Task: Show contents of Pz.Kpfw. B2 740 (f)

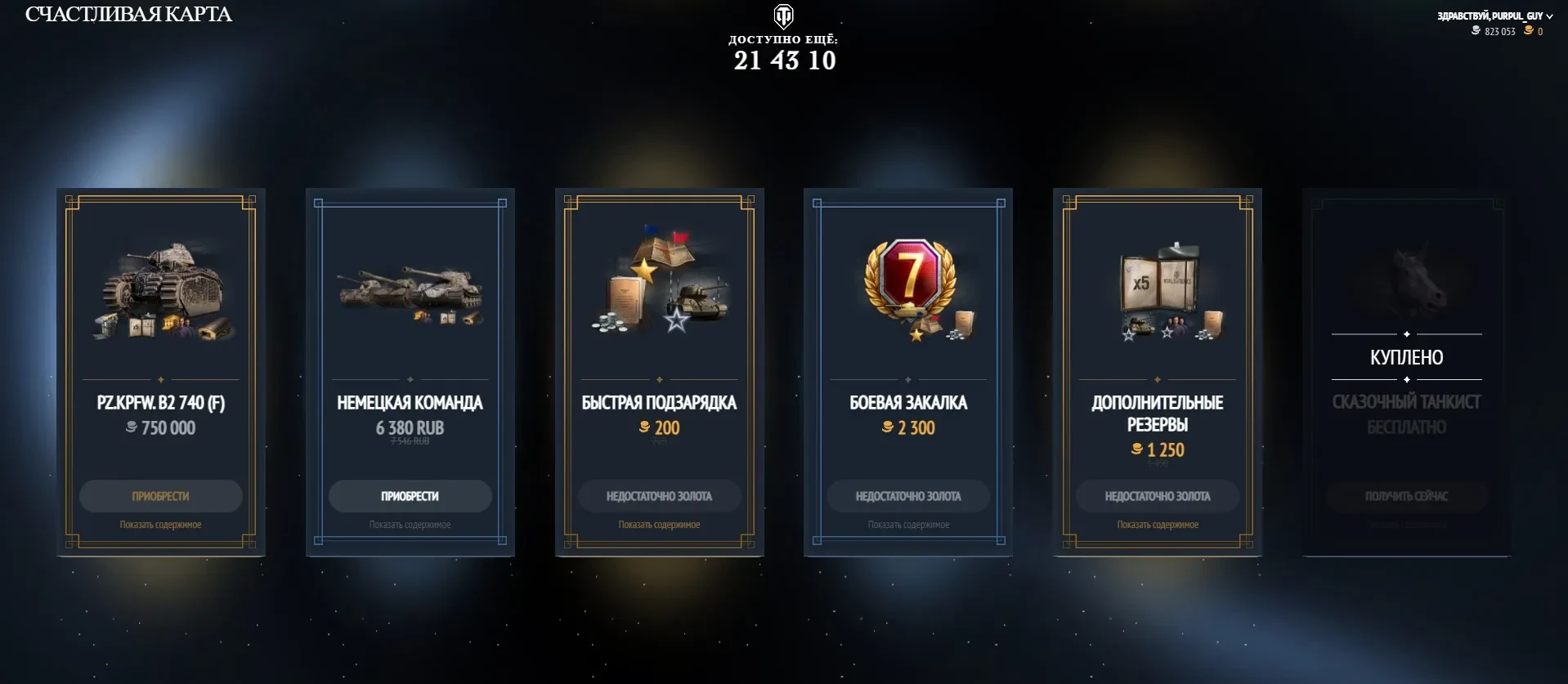Action: coord(160,525)
